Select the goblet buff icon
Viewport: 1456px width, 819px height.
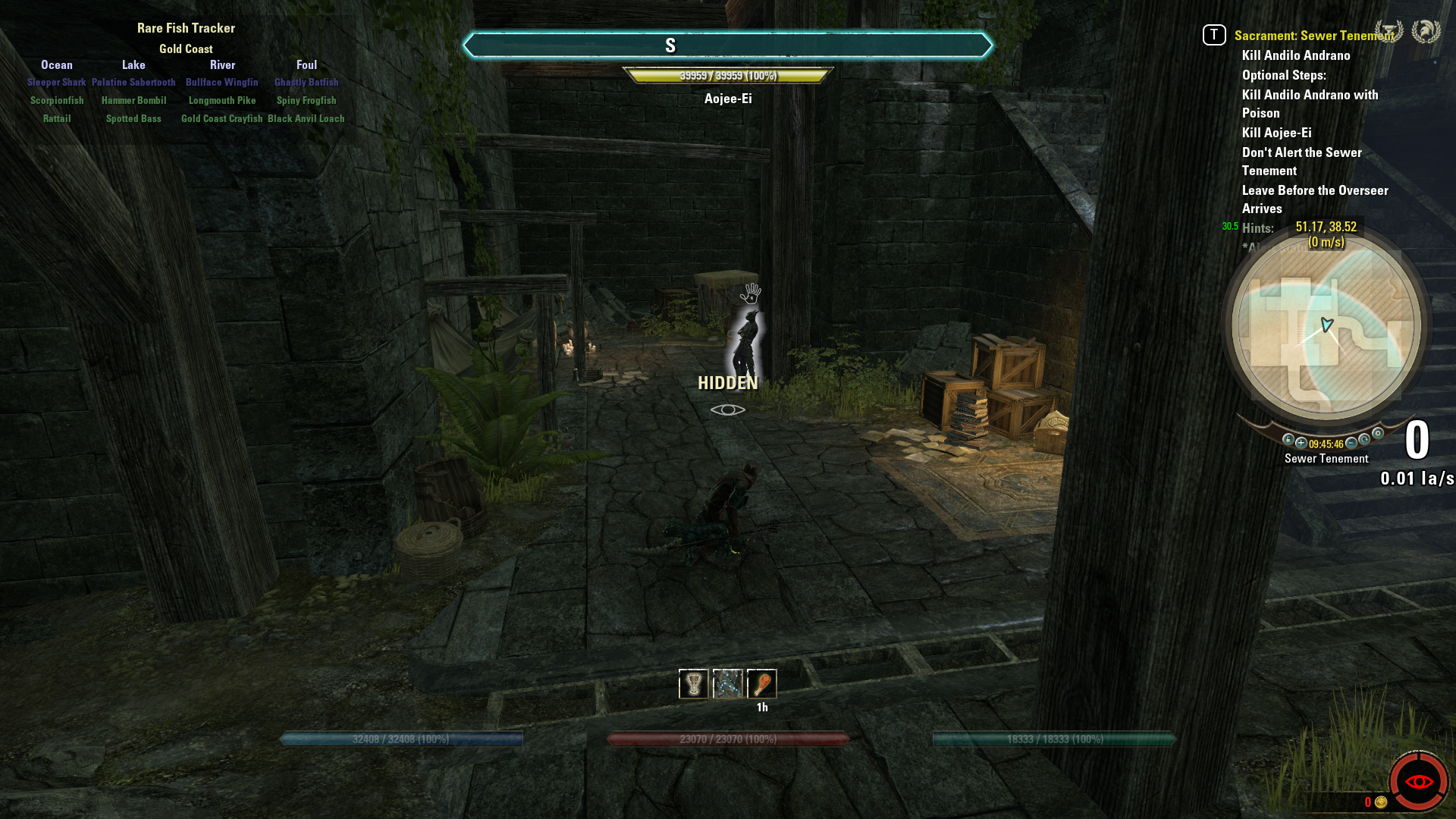click(x=693, y=684)
